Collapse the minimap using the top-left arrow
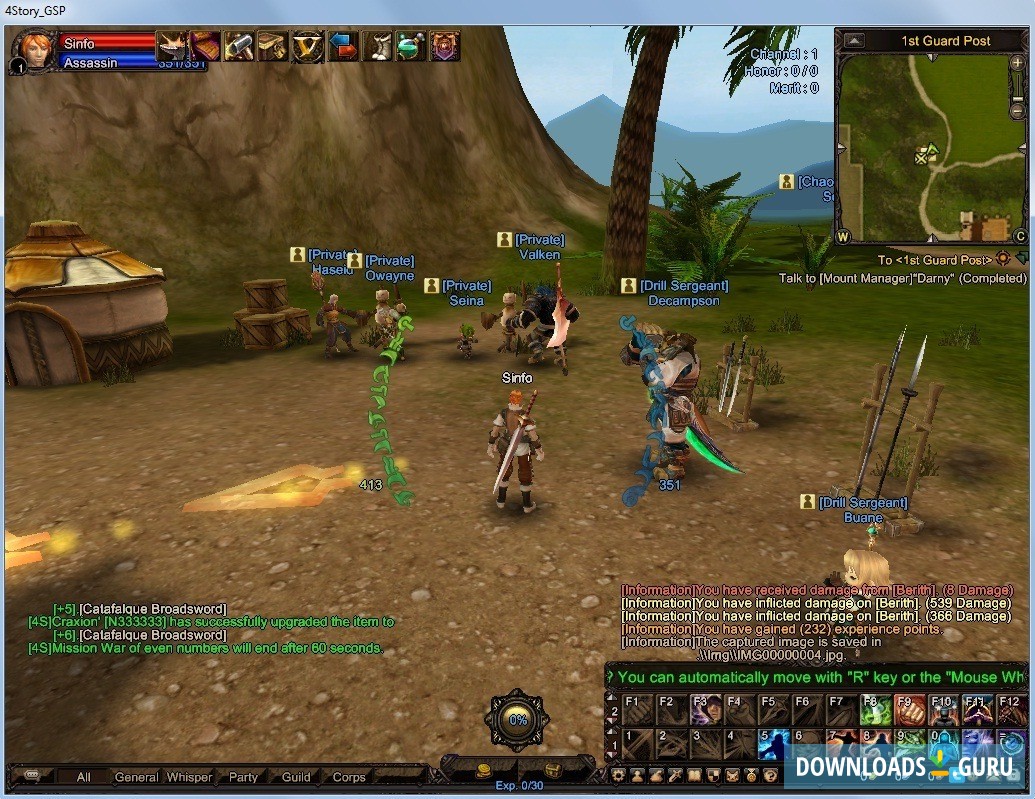 pyautogui.click(x=853, y=41)
